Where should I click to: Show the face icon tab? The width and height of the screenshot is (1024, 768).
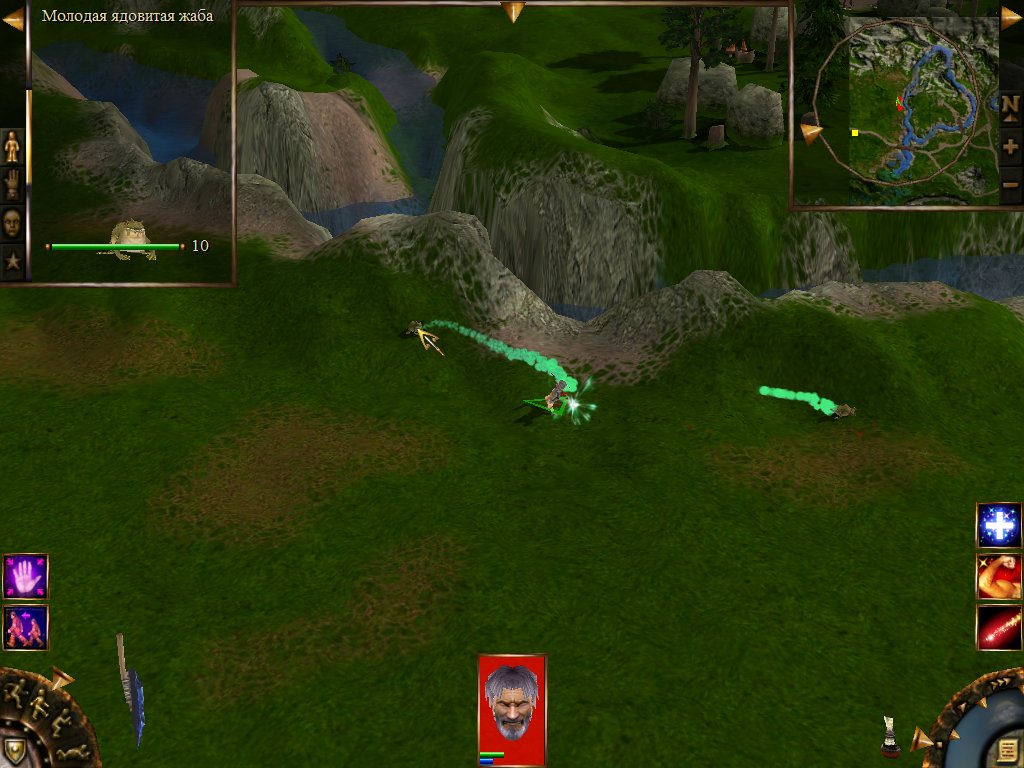point(13,222)
